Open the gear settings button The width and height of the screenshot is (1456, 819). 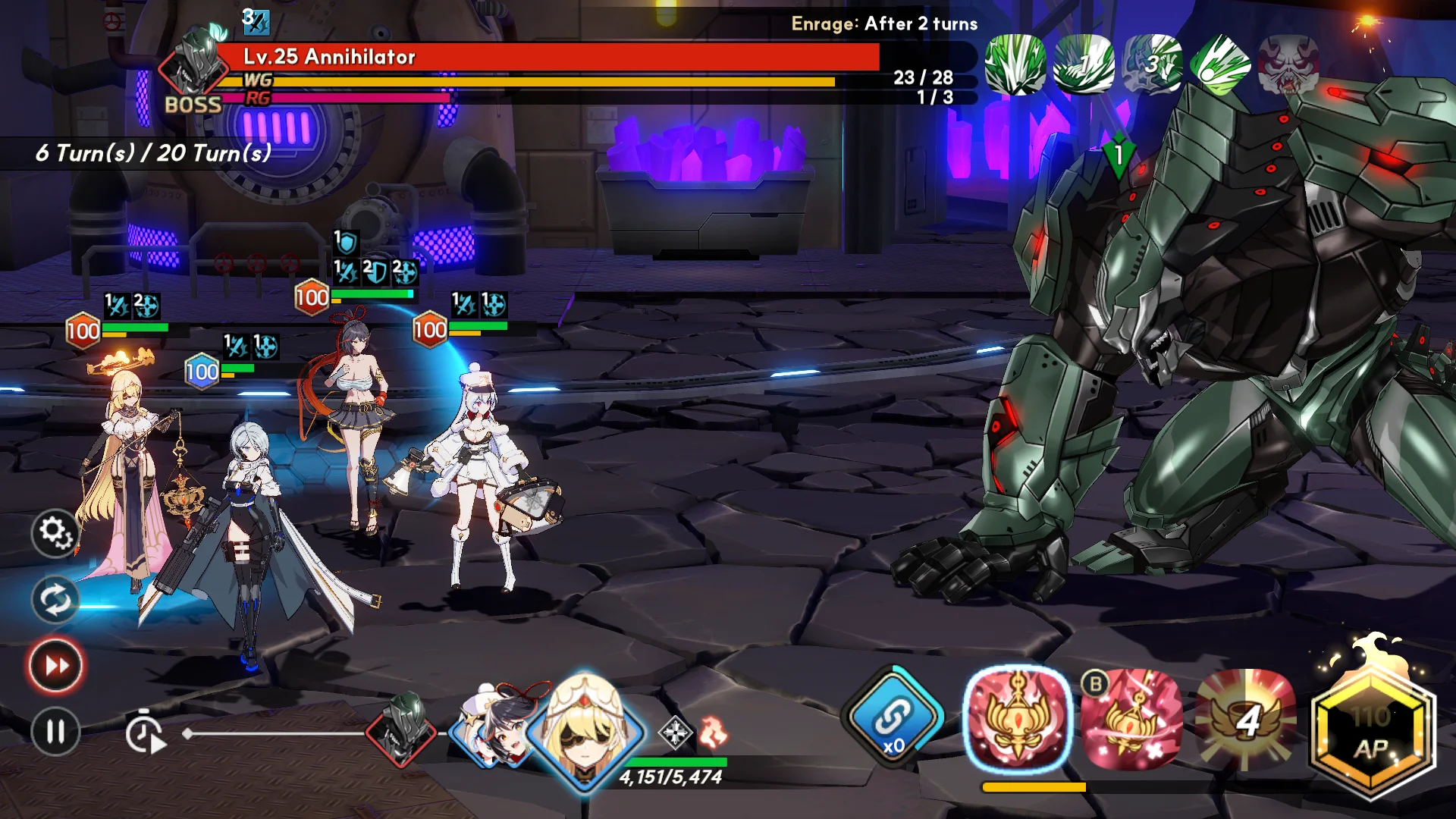tap(55, 532)
